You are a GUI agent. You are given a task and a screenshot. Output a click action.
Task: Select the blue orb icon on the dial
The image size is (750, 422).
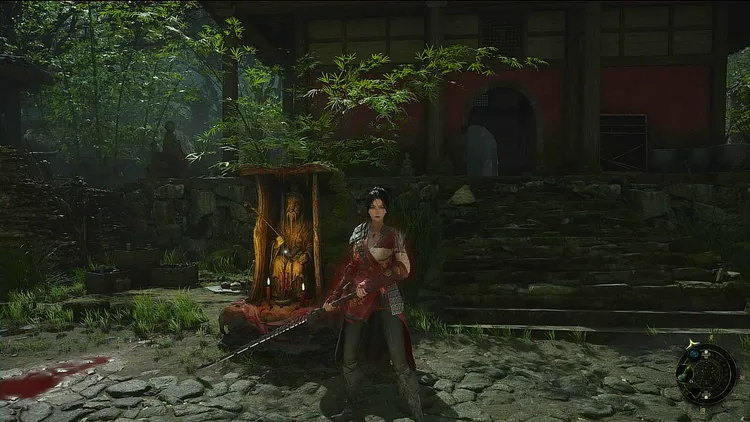click(x=694, y=353)
